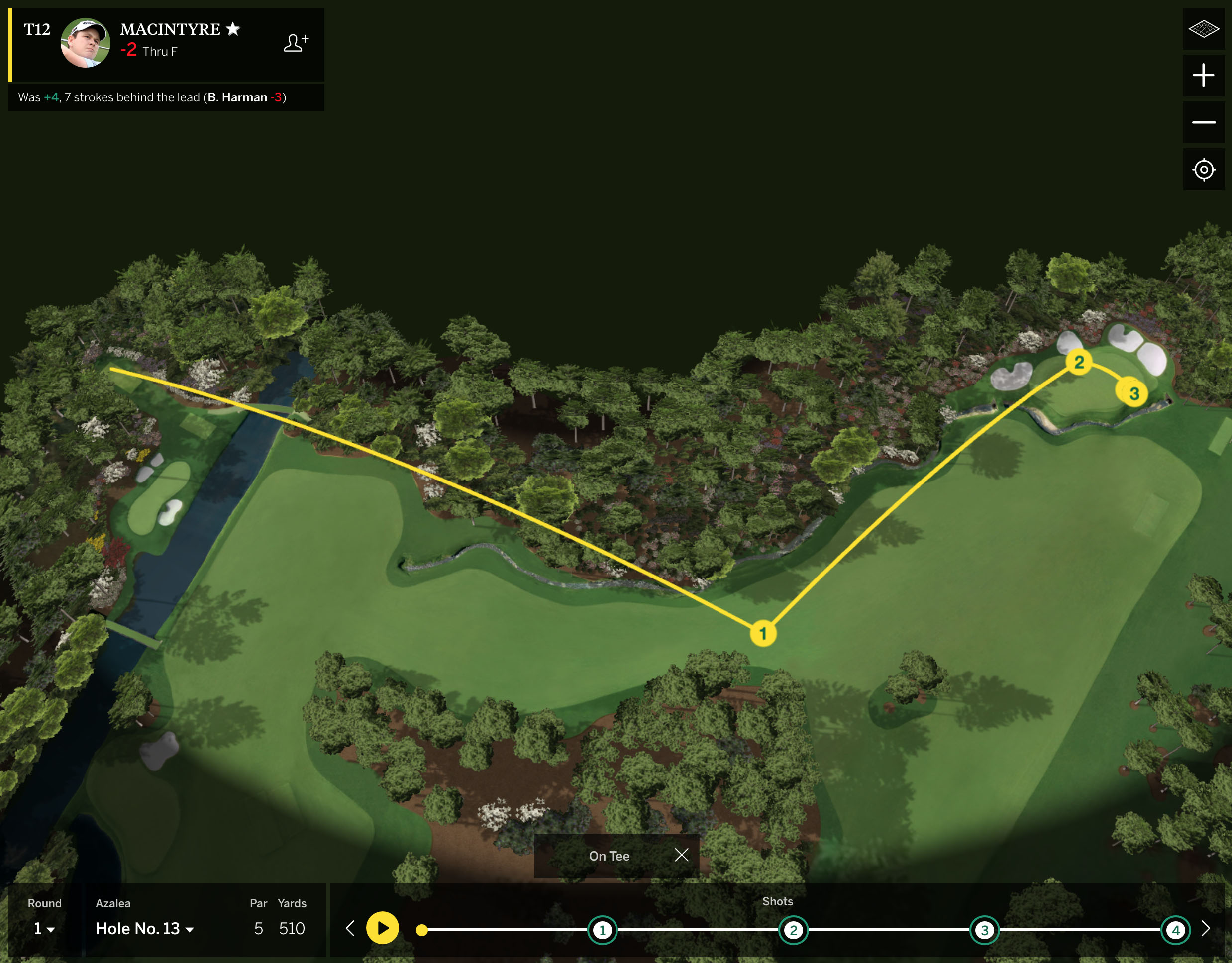
Task: Jump to shot 4 on the timeline
Action: (1176, 930)
